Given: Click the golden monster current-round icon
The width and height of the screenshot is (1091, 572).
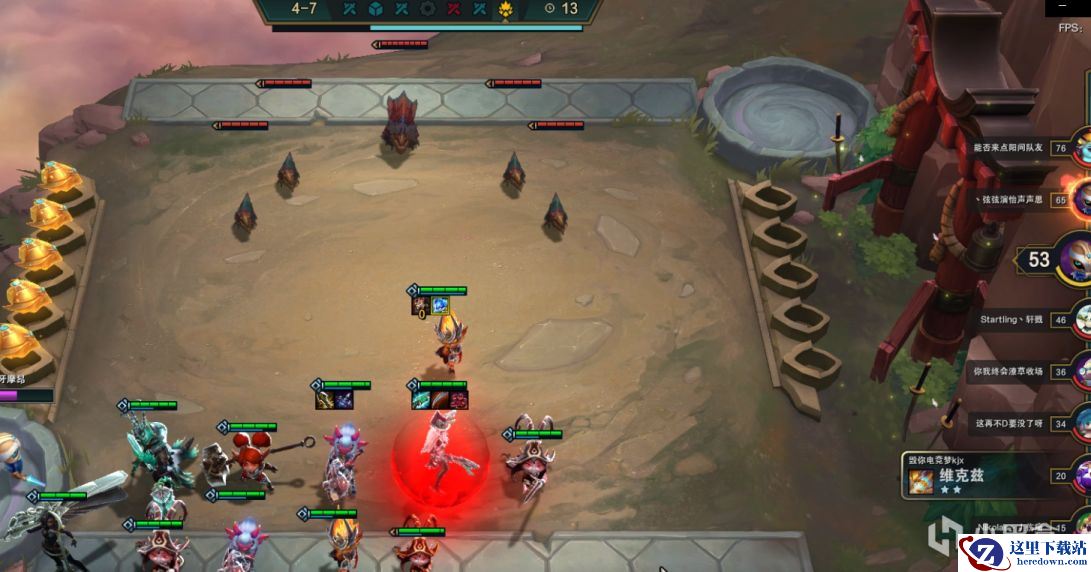Looking at the screenshot, I should tap(506, 10).
